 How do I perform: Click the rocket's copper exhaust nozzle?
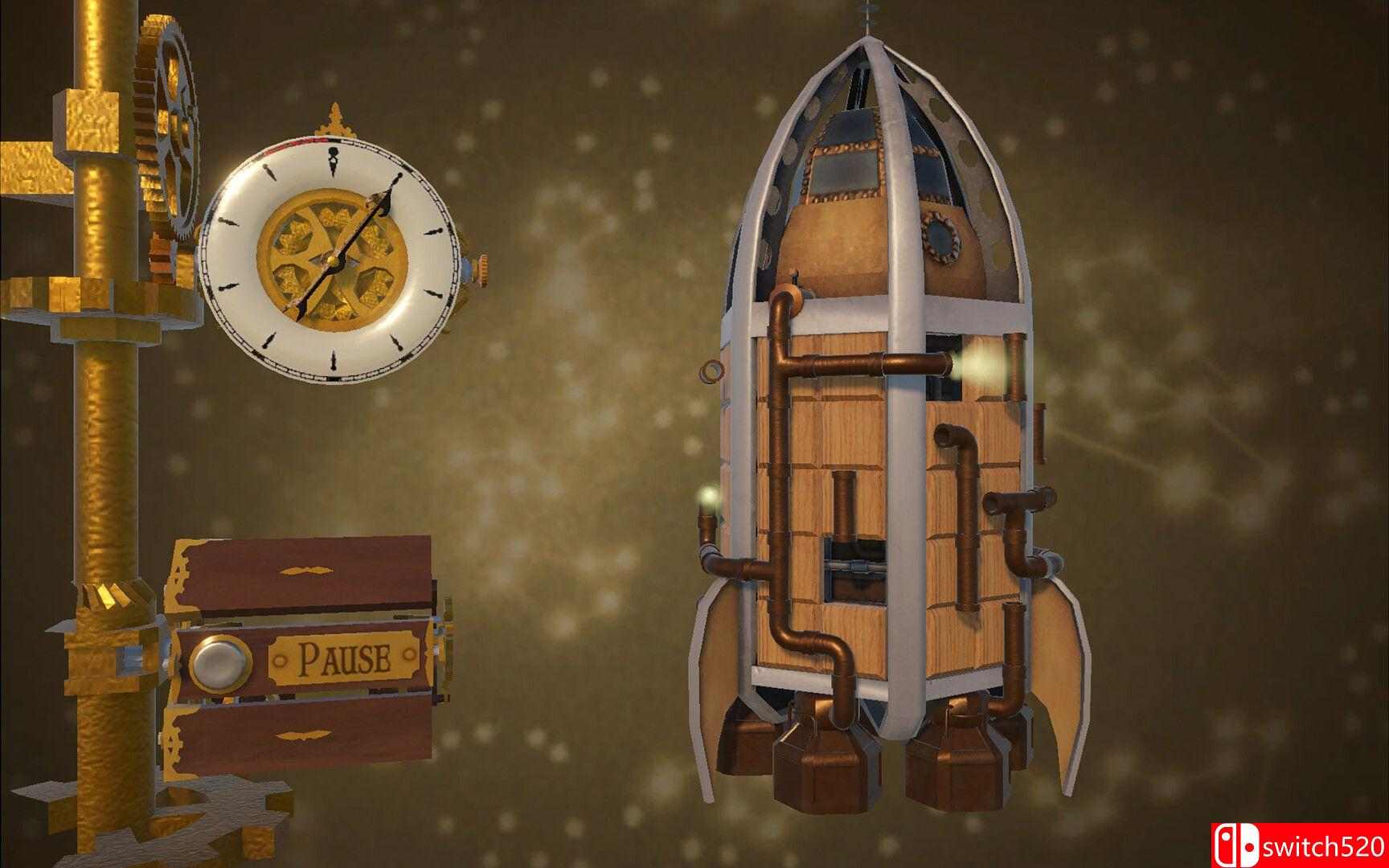tap(820, 772)
